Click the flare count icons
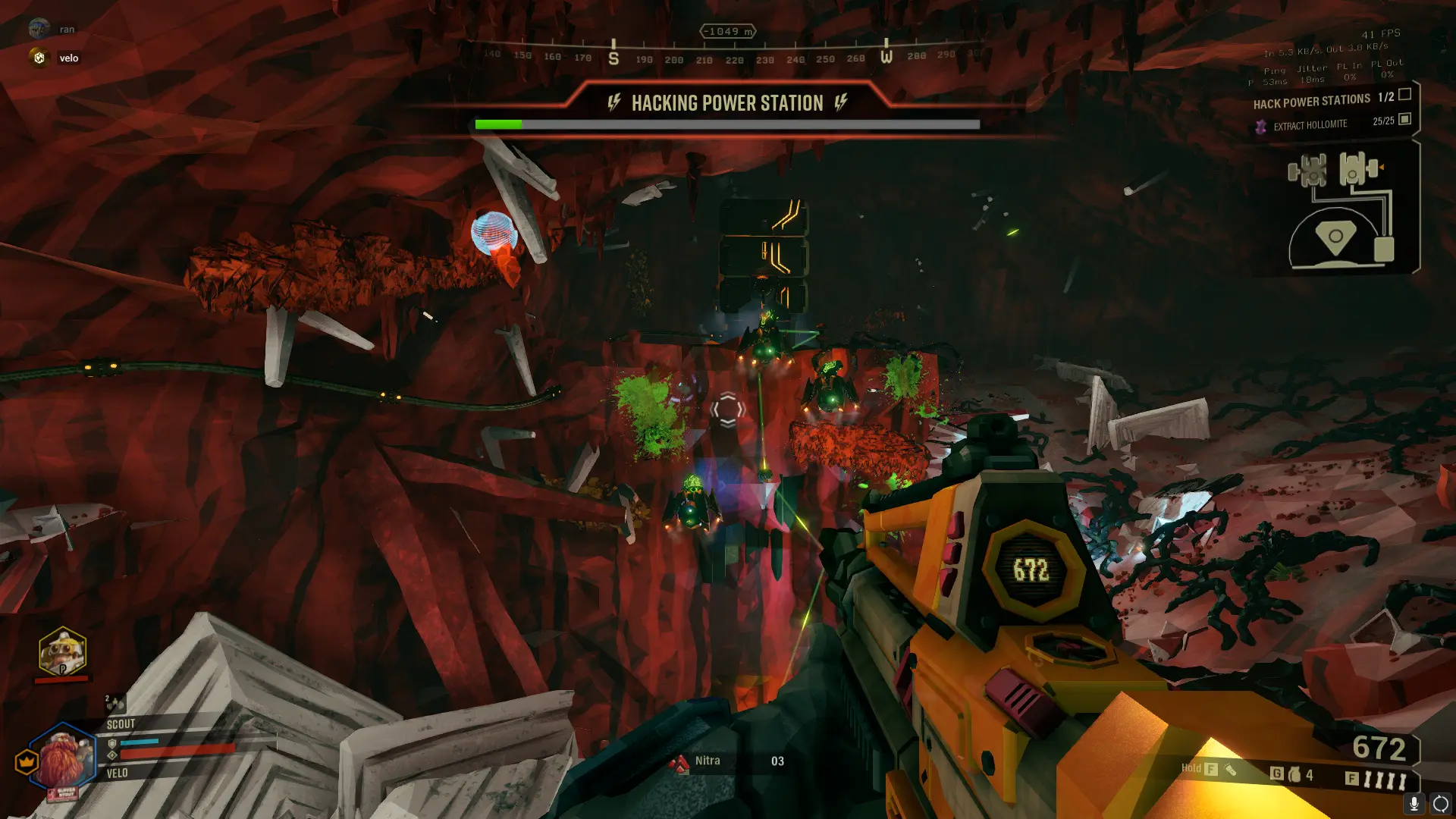Screen dimensions: 1456x819 [1385, 779]
